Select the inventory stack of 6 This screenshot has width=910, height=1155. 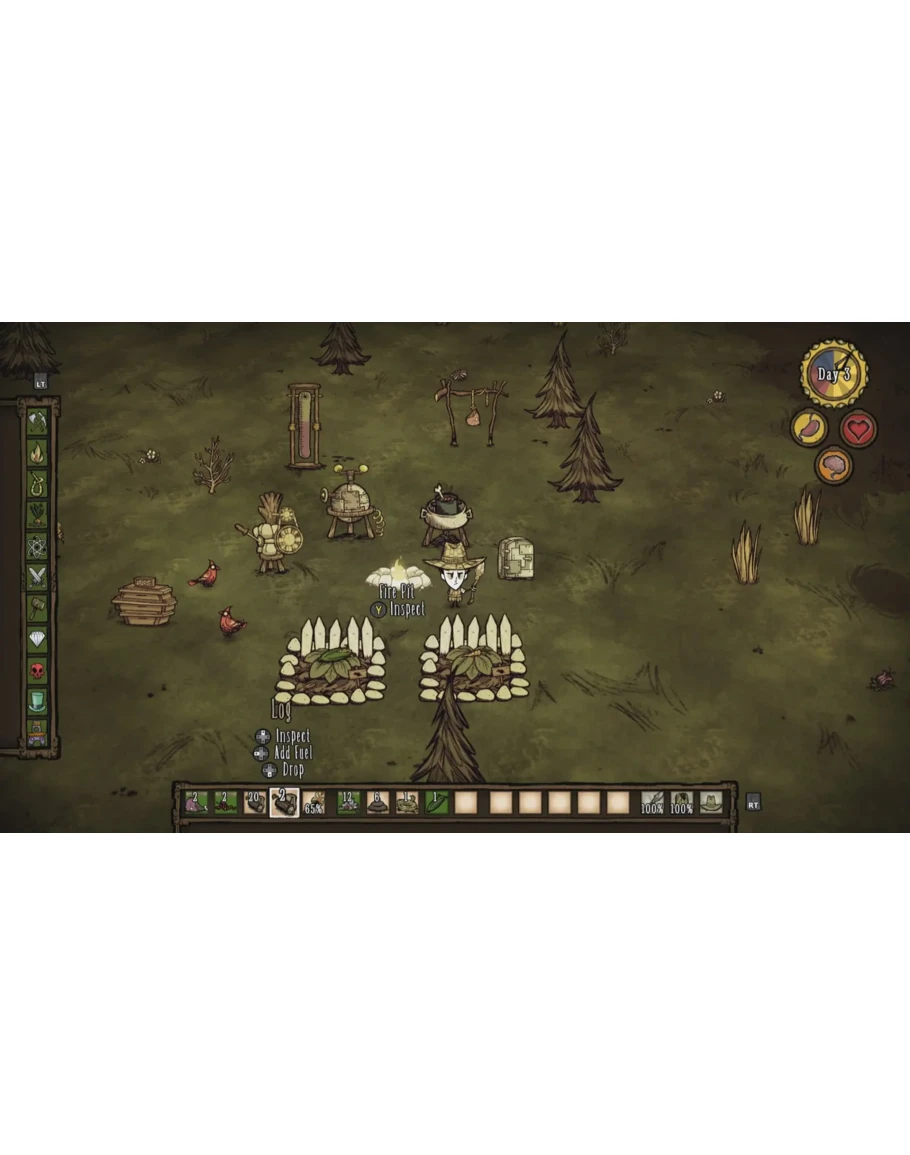pos(377,802)
